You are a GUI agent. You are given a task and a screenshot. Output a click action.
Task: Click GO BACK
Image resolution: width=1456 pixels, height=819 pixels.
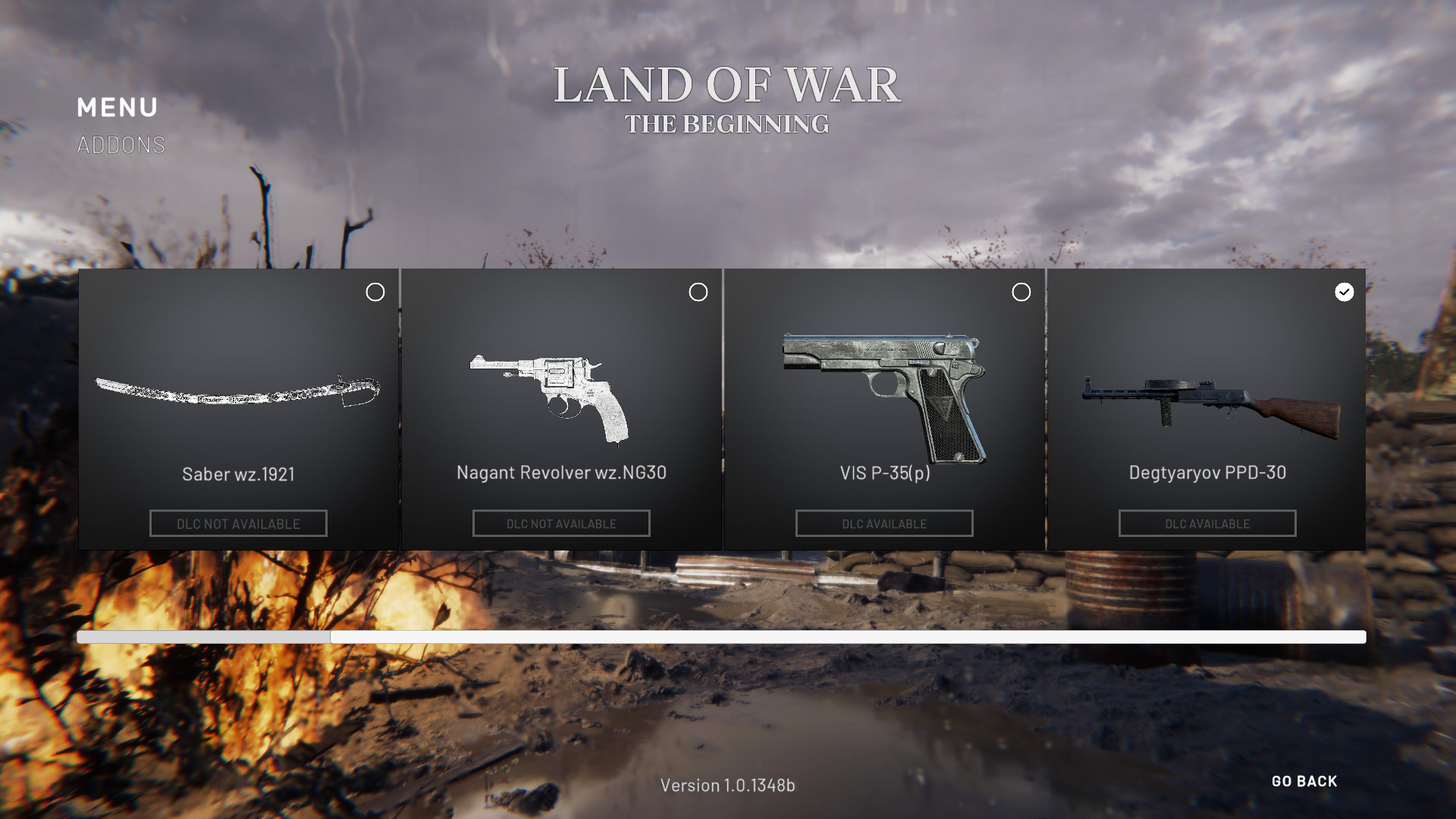click(1304, 781)
